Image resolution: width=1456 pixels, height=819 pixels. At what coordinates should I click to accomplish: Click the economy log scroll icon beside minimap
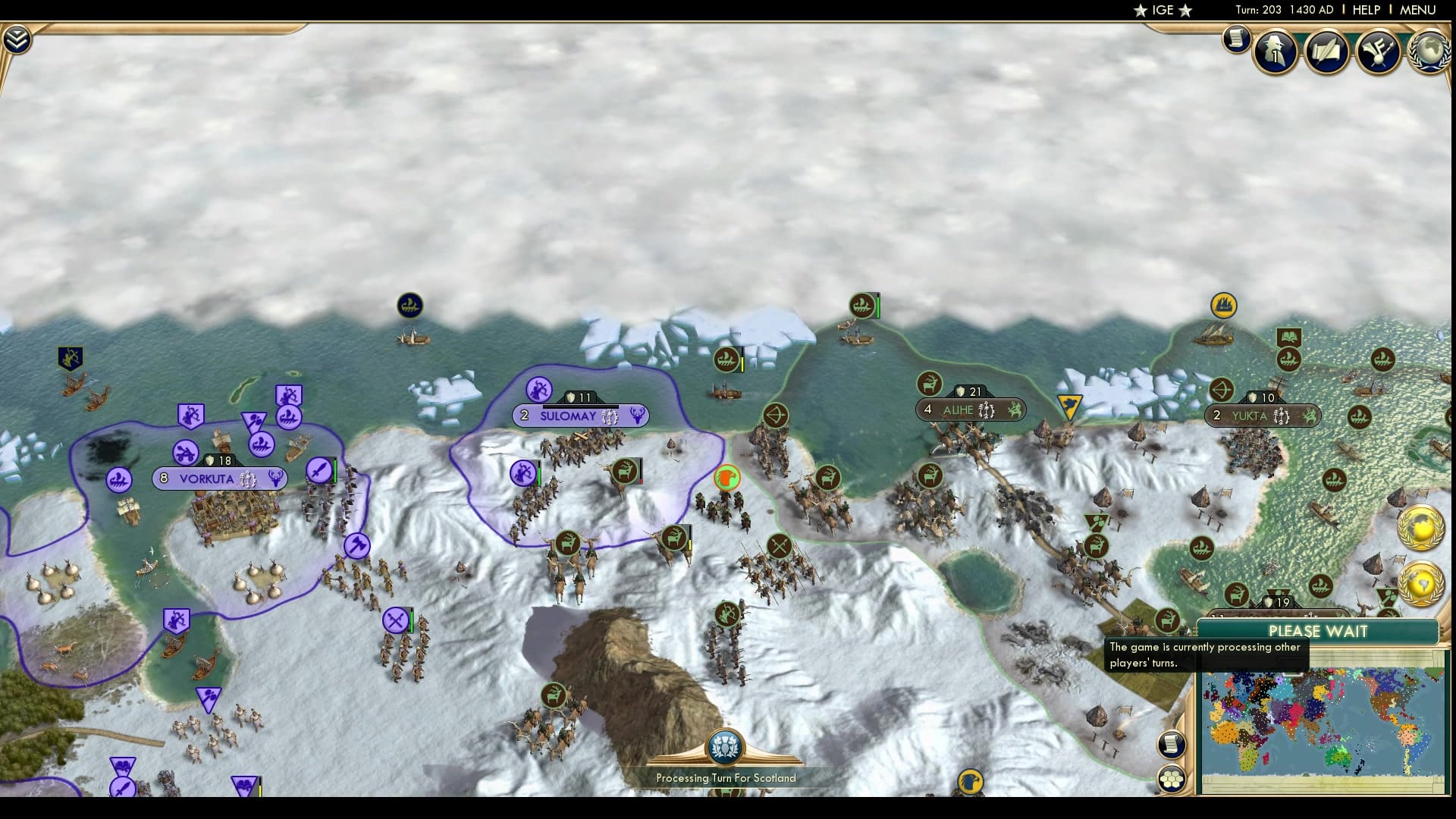point(1172,745)
